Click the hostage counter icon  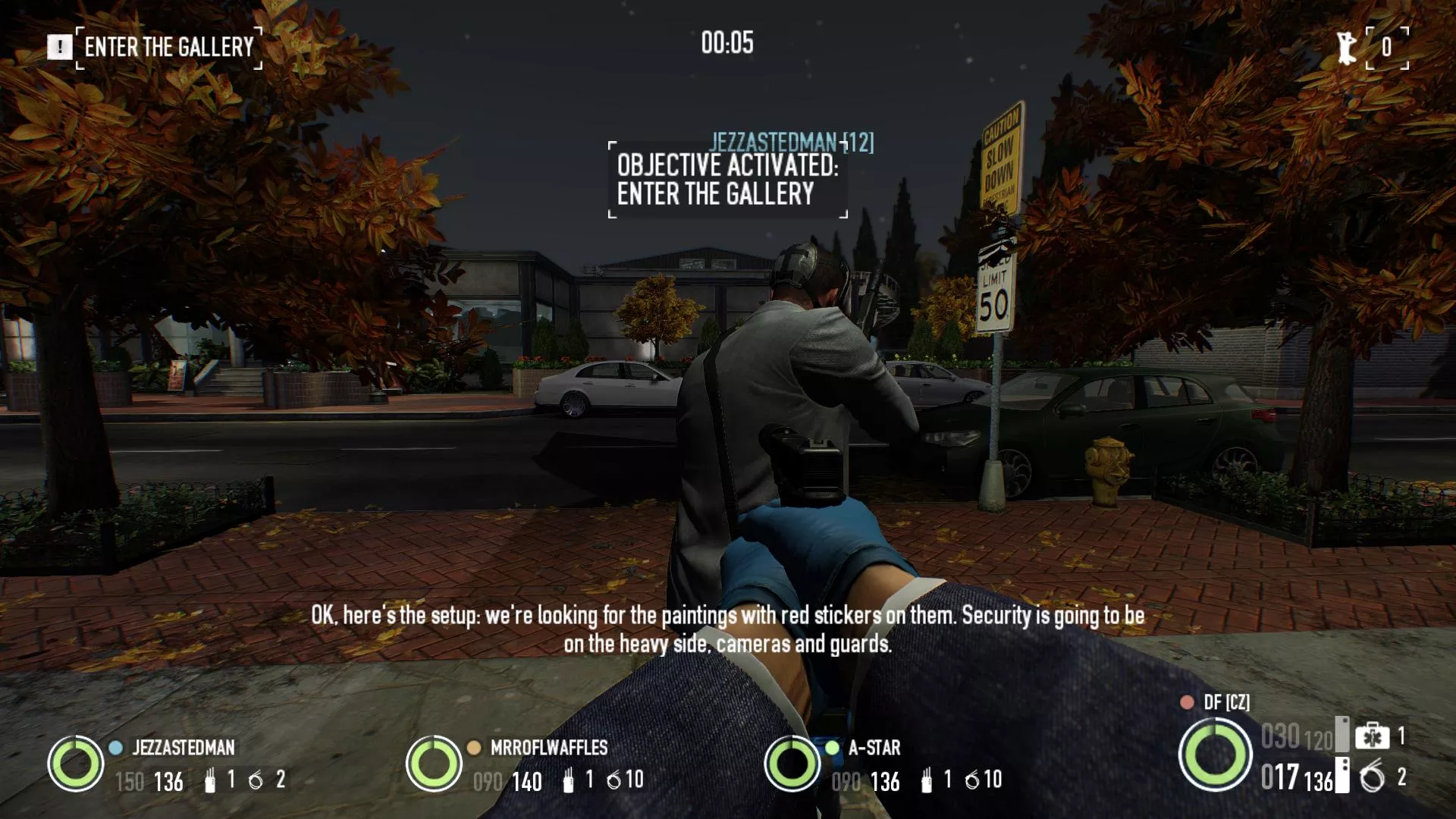coord(1347,47)
